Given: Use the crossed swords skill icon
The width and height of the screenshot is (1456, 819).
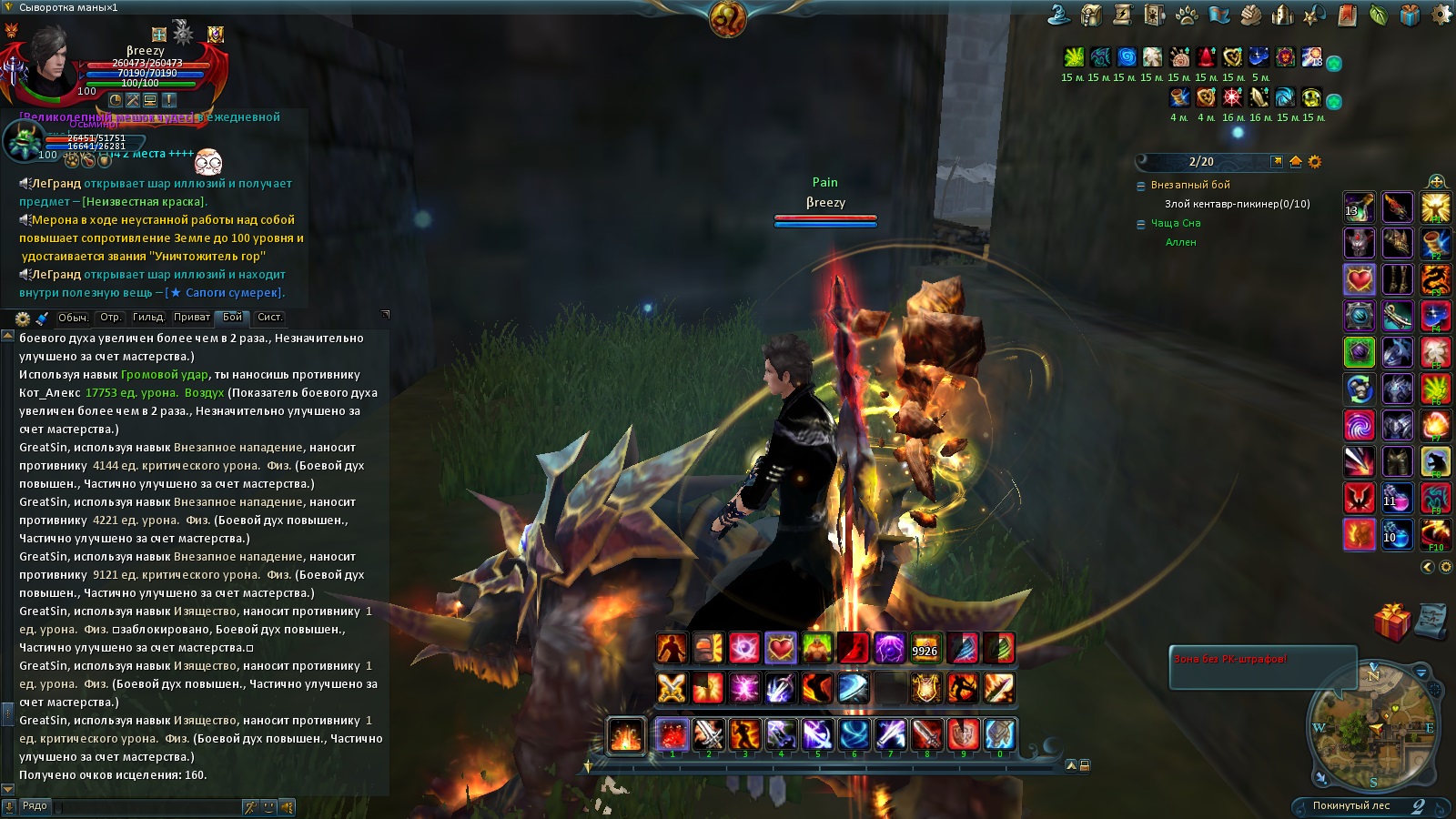Looking at the screenshot, I should (x=672, y=688).
